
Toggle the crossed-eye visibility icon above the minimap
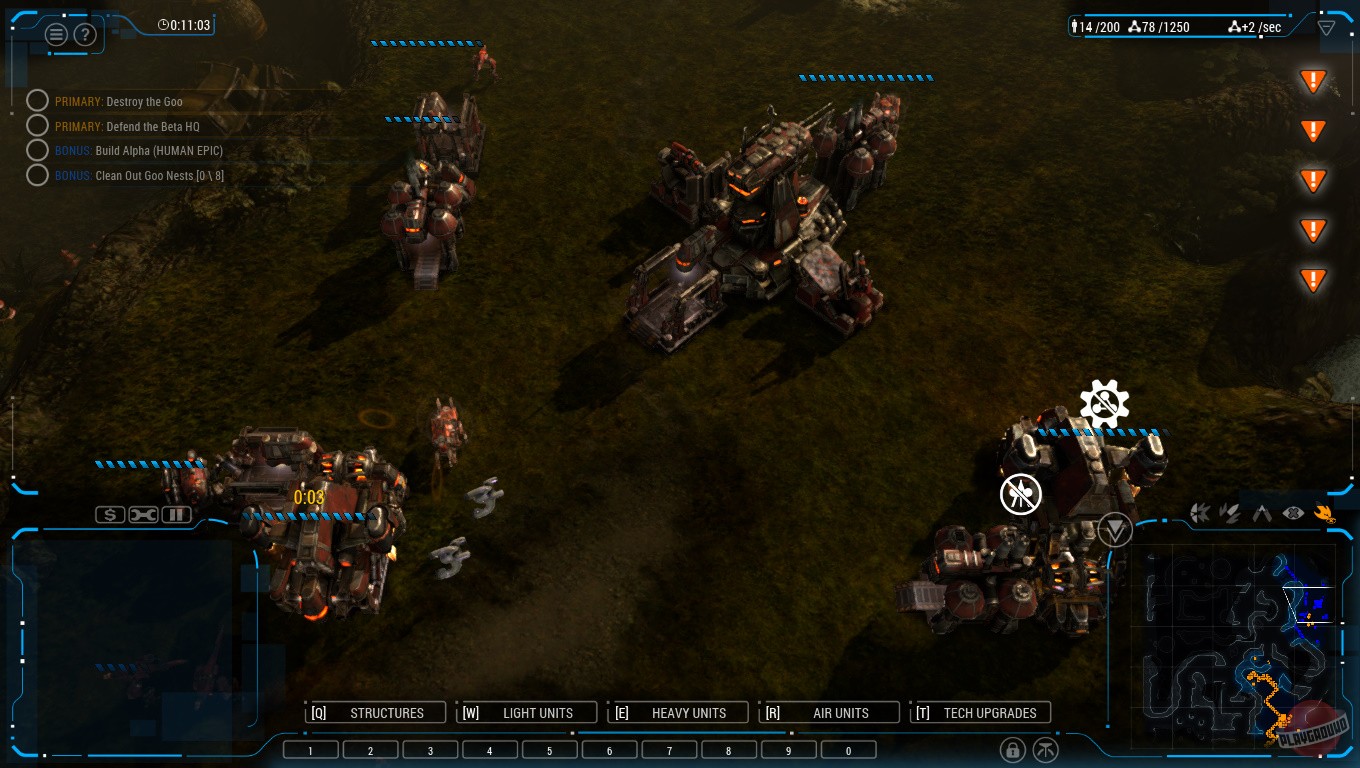1293,512
